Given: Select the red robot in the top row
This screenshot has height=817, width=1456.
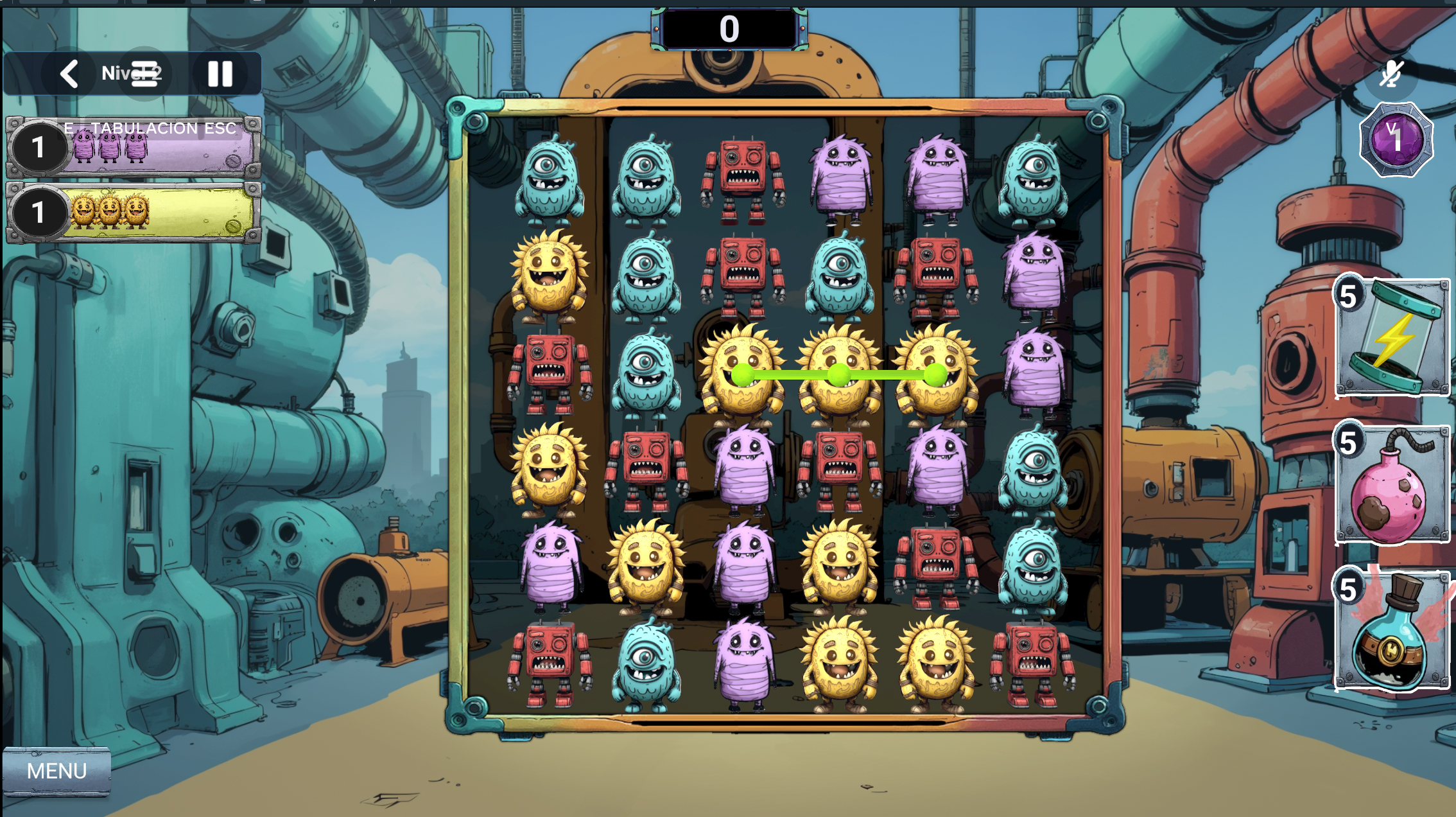Looking at the screenshot, I should coord(743,179).
